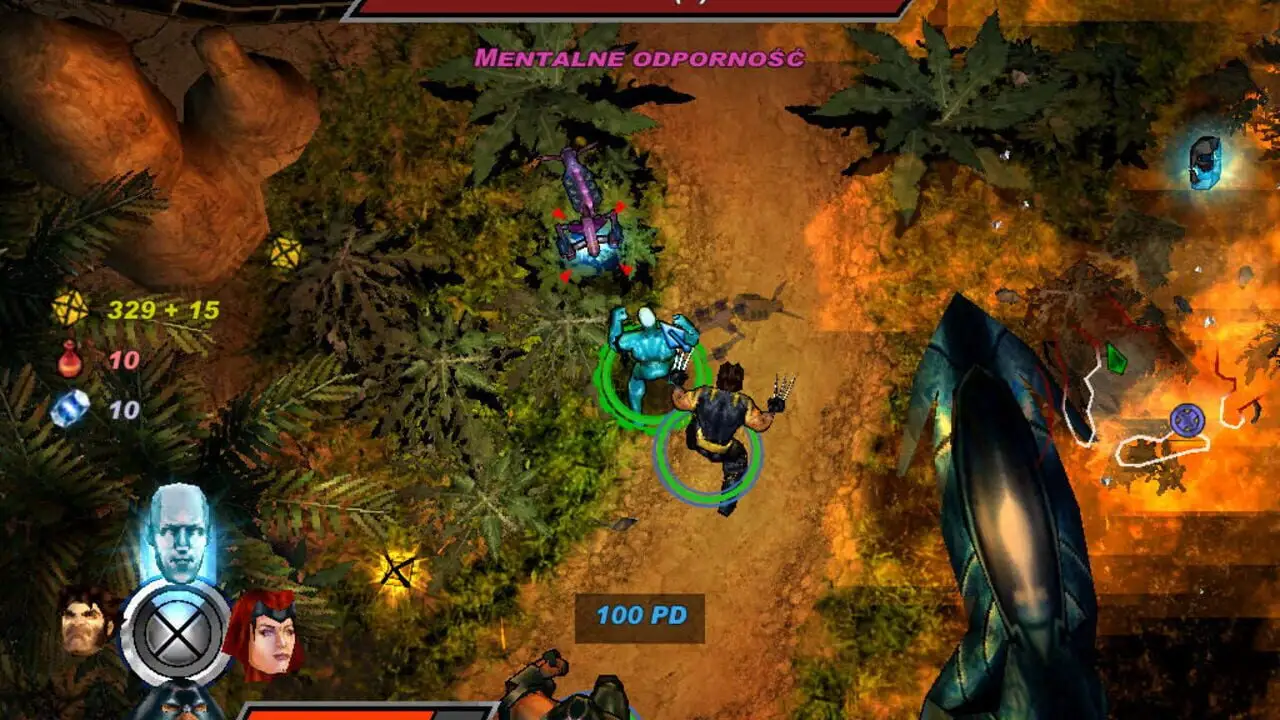Switch to the Wolverine portrait

[x=88, y=621]
